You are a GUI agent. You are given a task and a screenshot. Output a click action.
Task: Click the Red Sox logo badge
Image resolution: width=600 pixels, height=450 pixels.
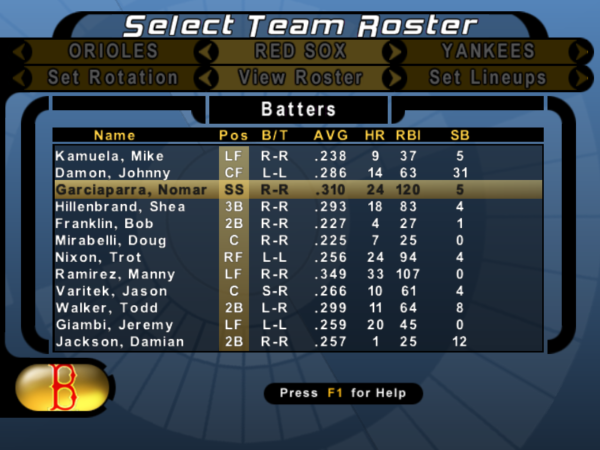coord(66,386)
